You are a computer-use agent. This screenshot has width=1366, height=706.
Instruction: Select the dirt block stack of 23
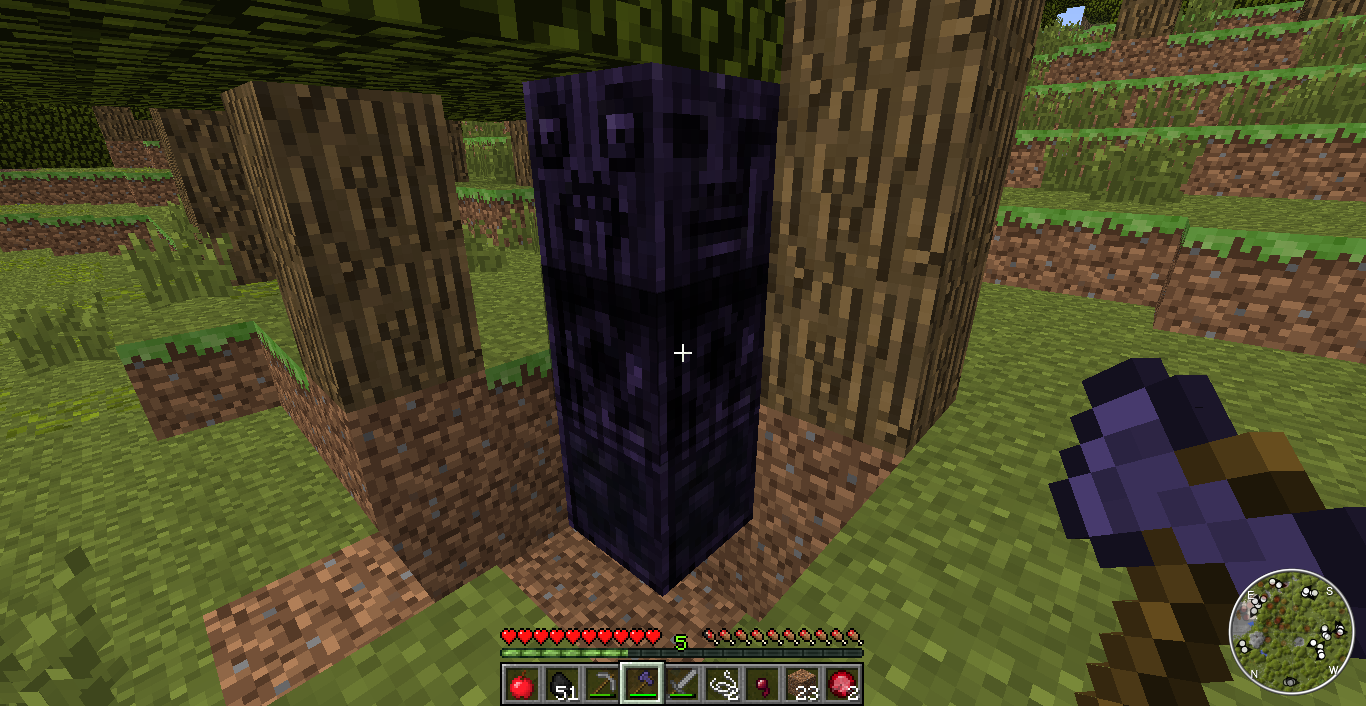click(x=802, y=685)
